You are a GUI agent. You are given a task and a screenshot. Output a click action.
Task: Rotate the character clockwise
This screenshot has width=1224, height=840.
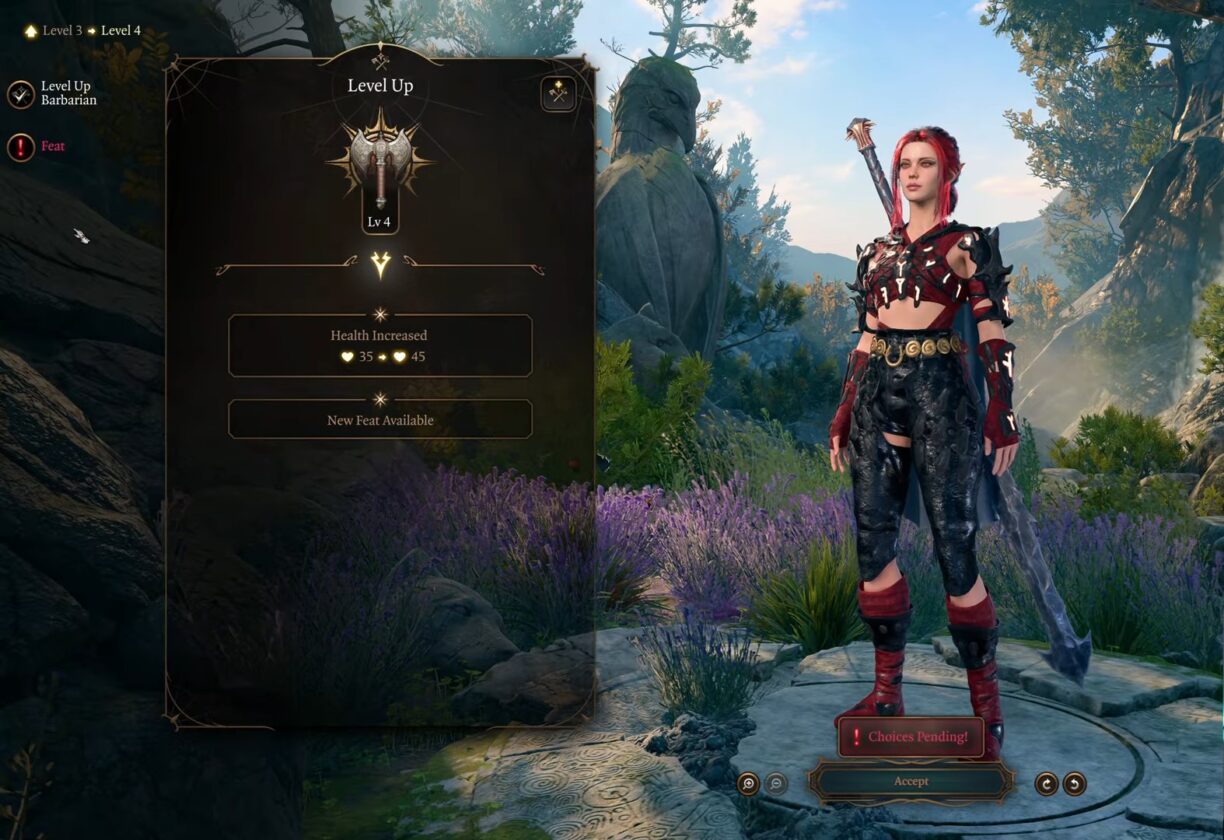(x=1046, y=783)
